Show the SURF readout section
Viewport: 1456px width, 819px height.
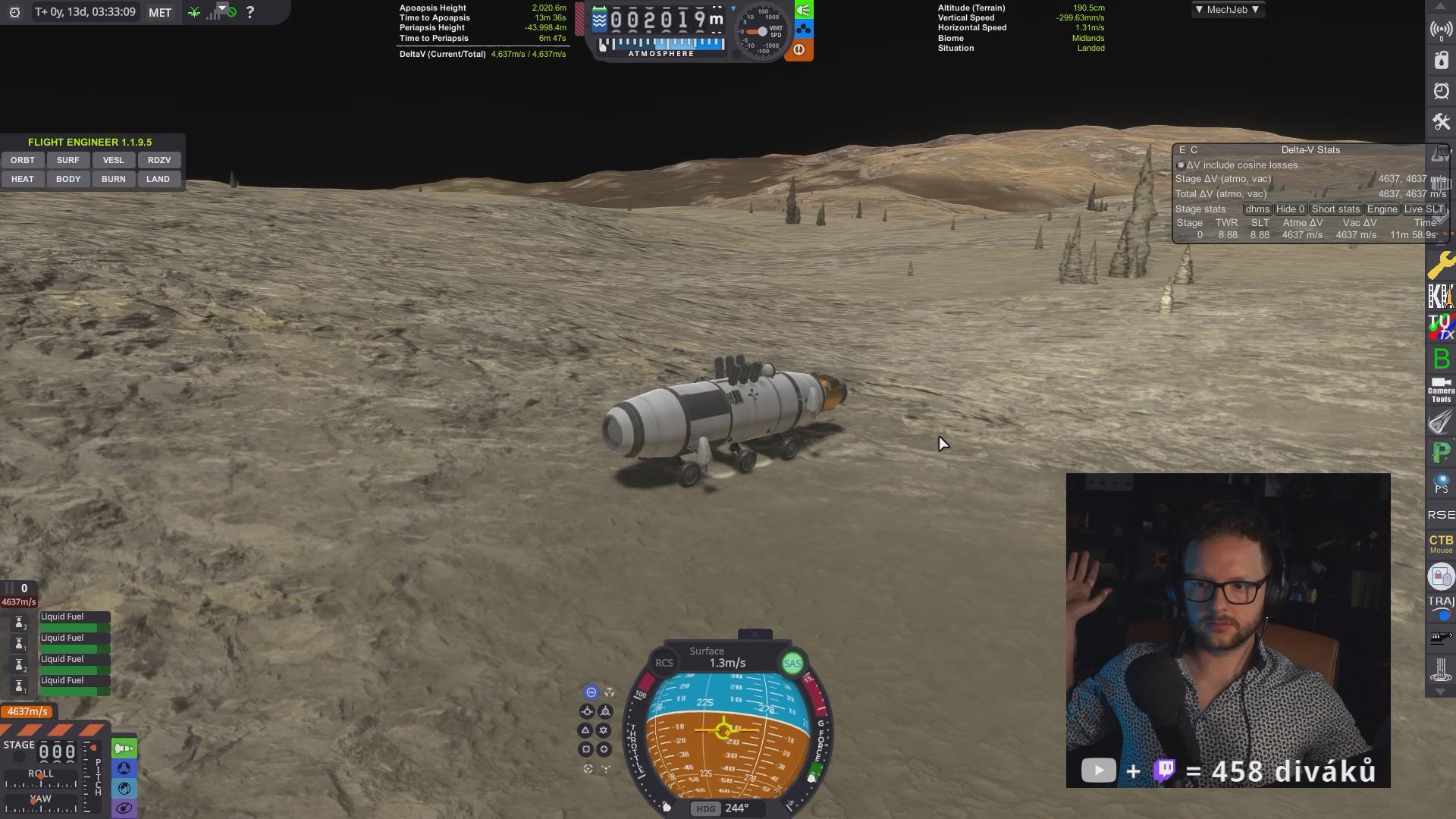68,160
